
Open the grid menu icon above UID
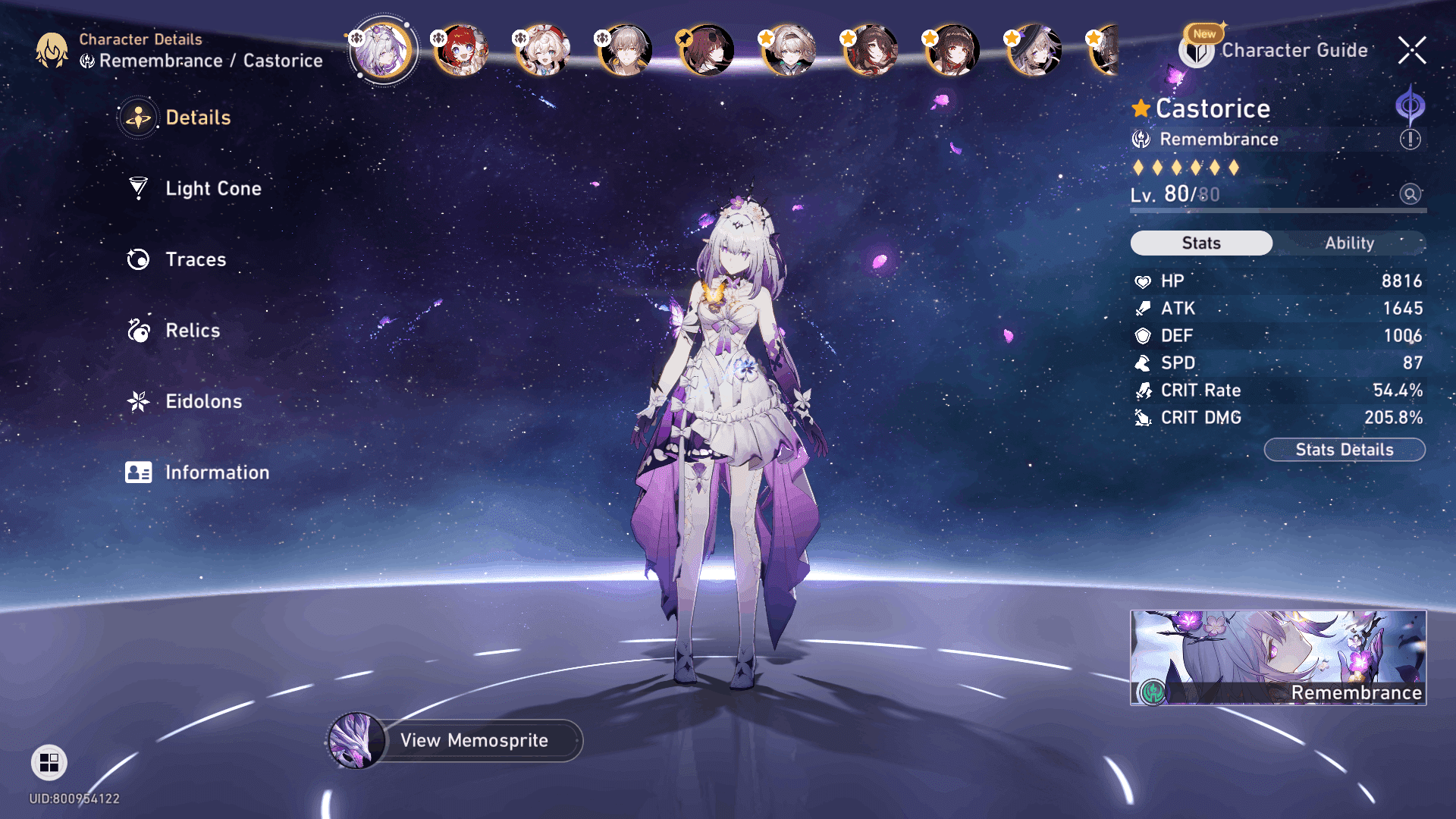49,762
